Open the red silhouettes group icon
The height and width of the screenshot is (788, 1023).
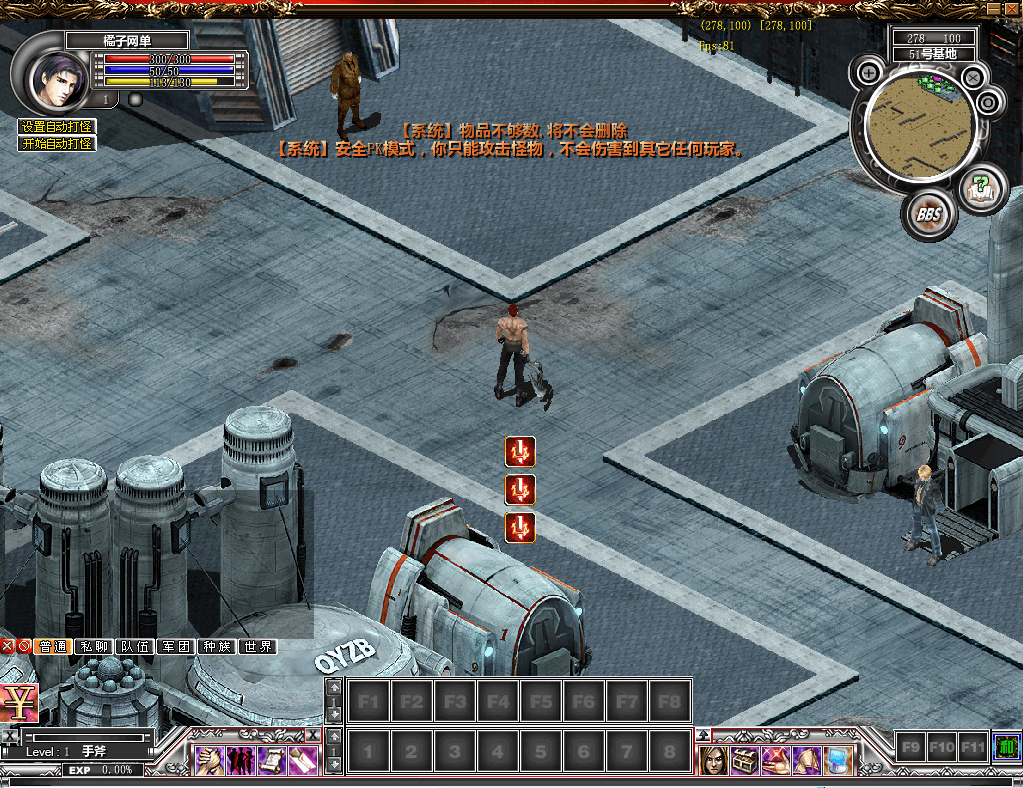(240, 761)
